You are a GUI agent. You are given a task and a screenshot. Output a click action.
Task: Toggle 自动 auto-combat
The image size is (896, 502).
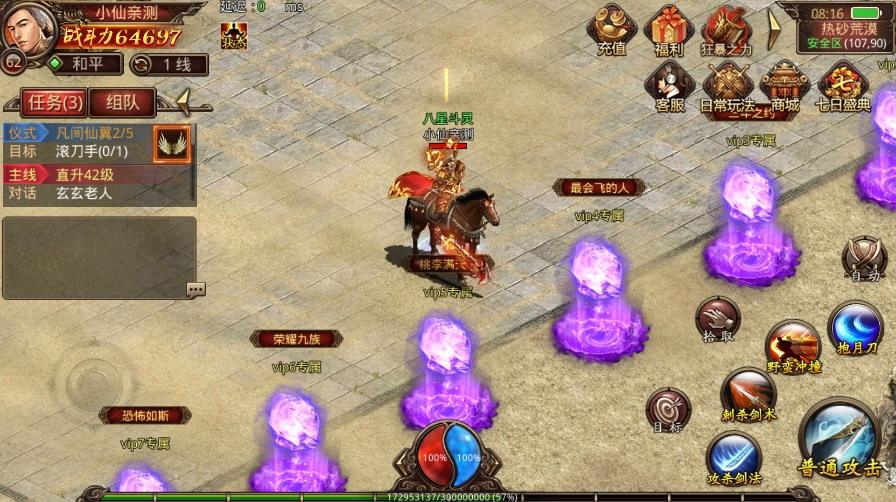click(862, 259)
